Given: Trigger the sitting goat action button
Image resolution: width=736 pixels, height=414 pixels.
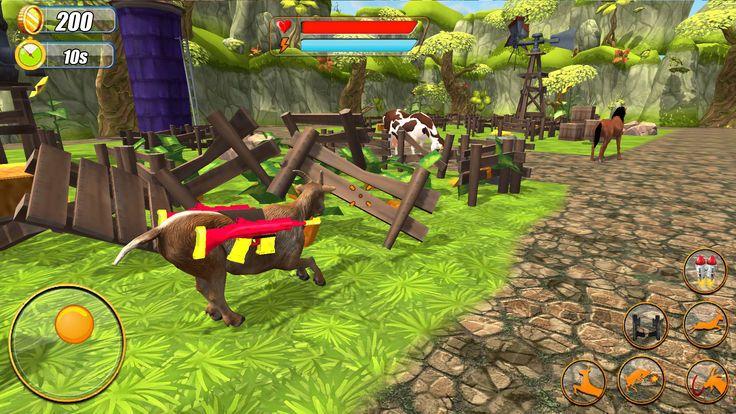Looking at the screenshot, I should 582,382.
